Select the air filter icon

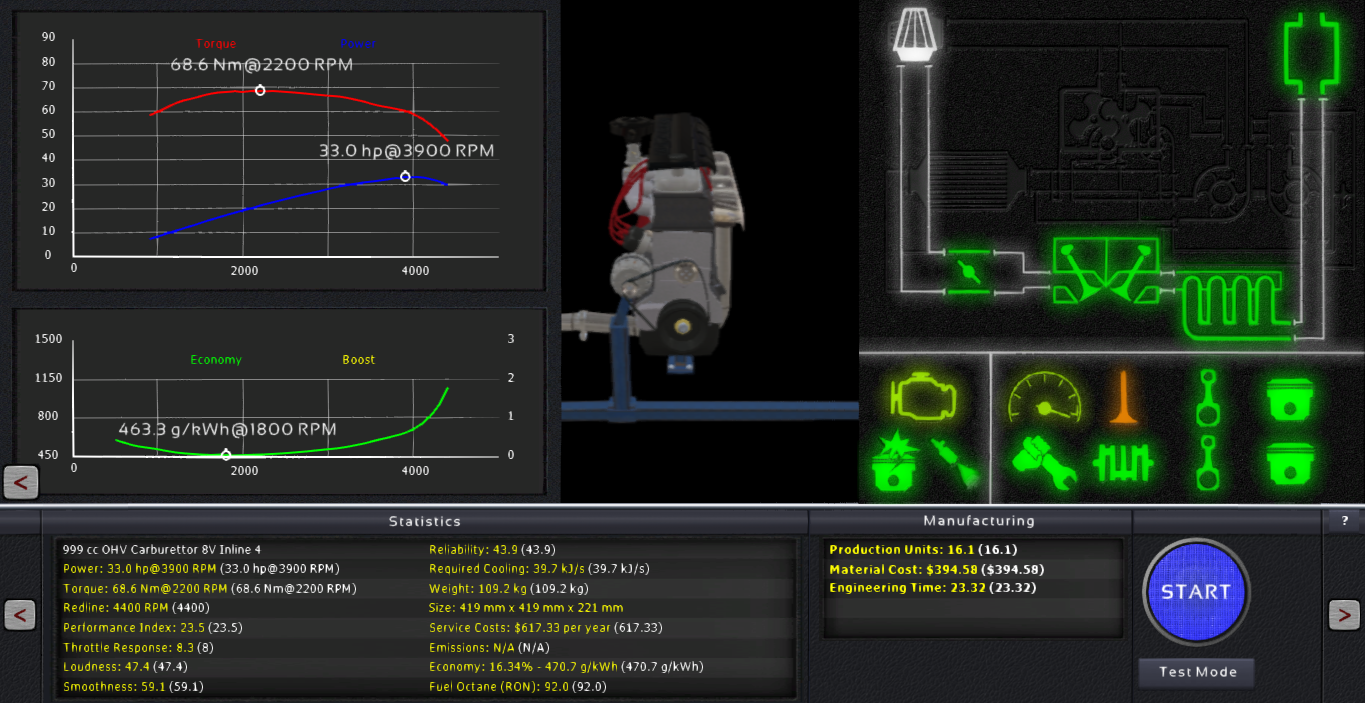(x=912, y=34)
